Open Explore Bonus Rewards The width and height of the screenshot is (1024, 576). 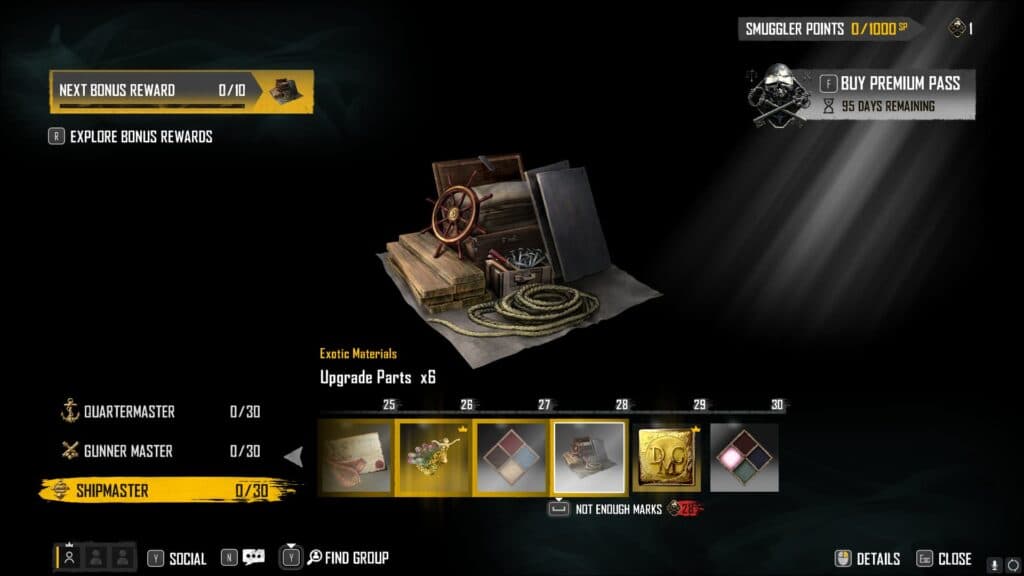pyautogui.click(x=140, y=137)
